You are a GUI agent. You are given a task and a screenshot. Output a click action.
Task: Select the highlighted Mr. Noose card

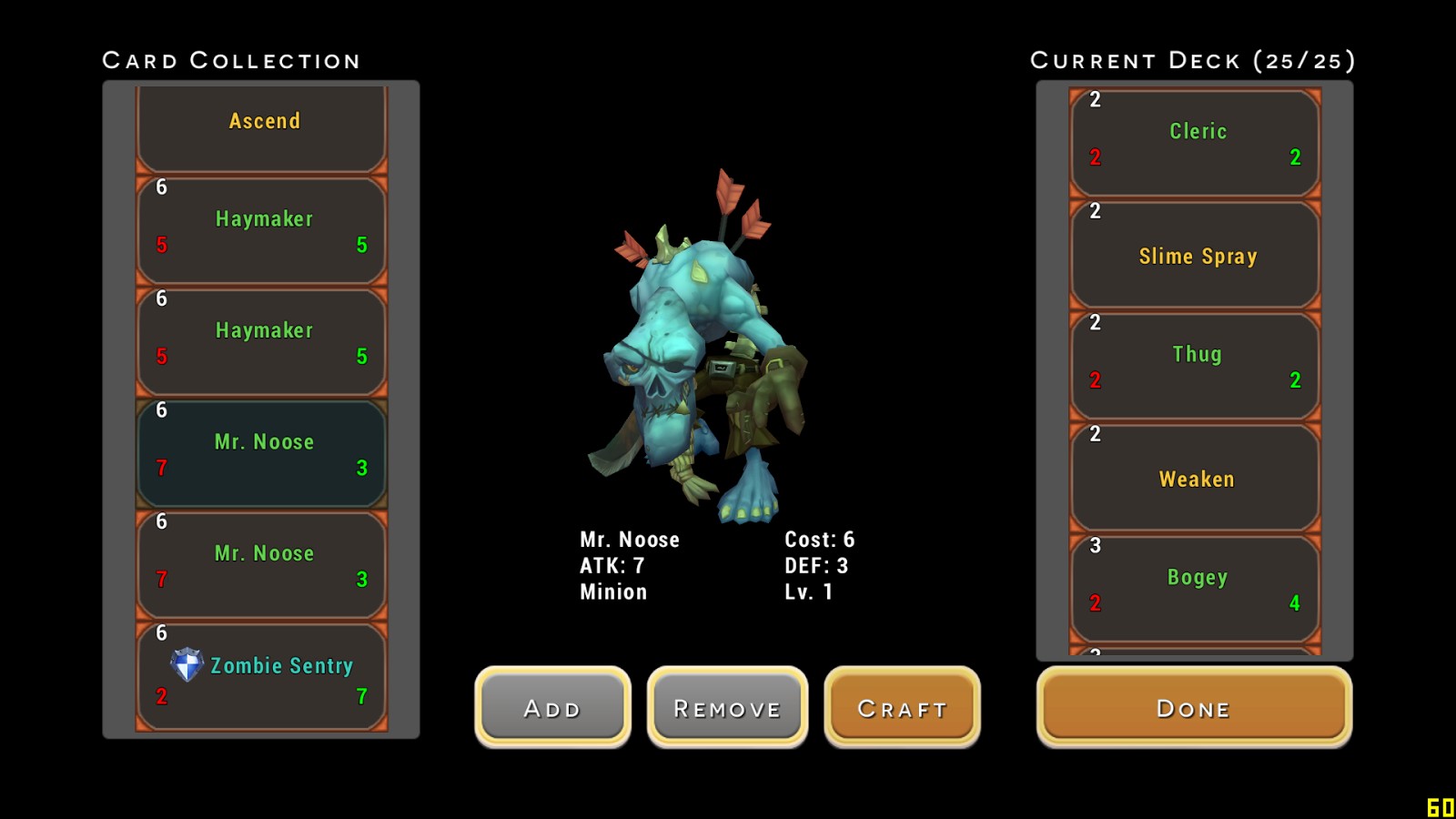262,453
